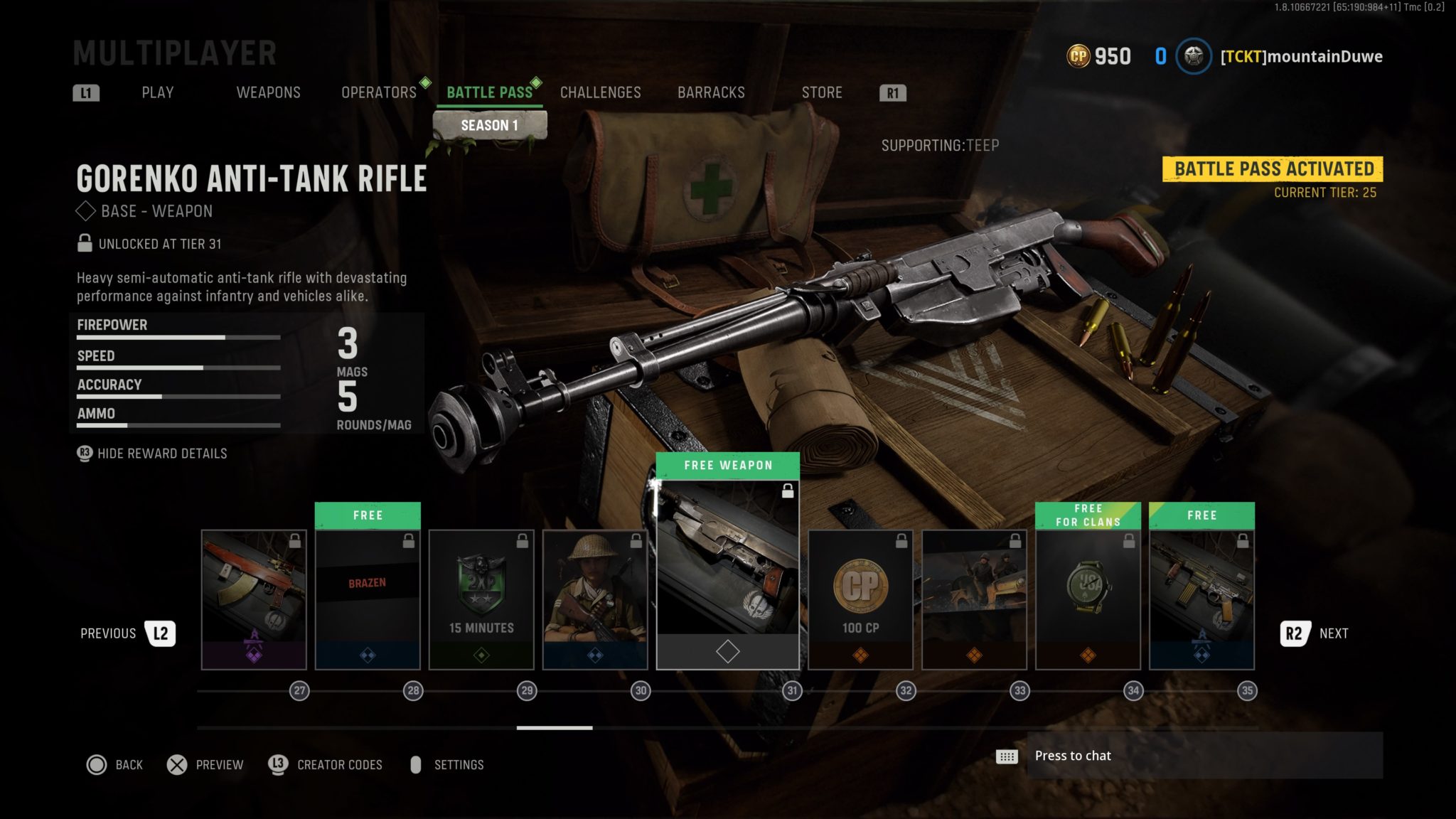
Task: Open the Barracks menu
Action: pyautogui.click(x=711, y=92)
